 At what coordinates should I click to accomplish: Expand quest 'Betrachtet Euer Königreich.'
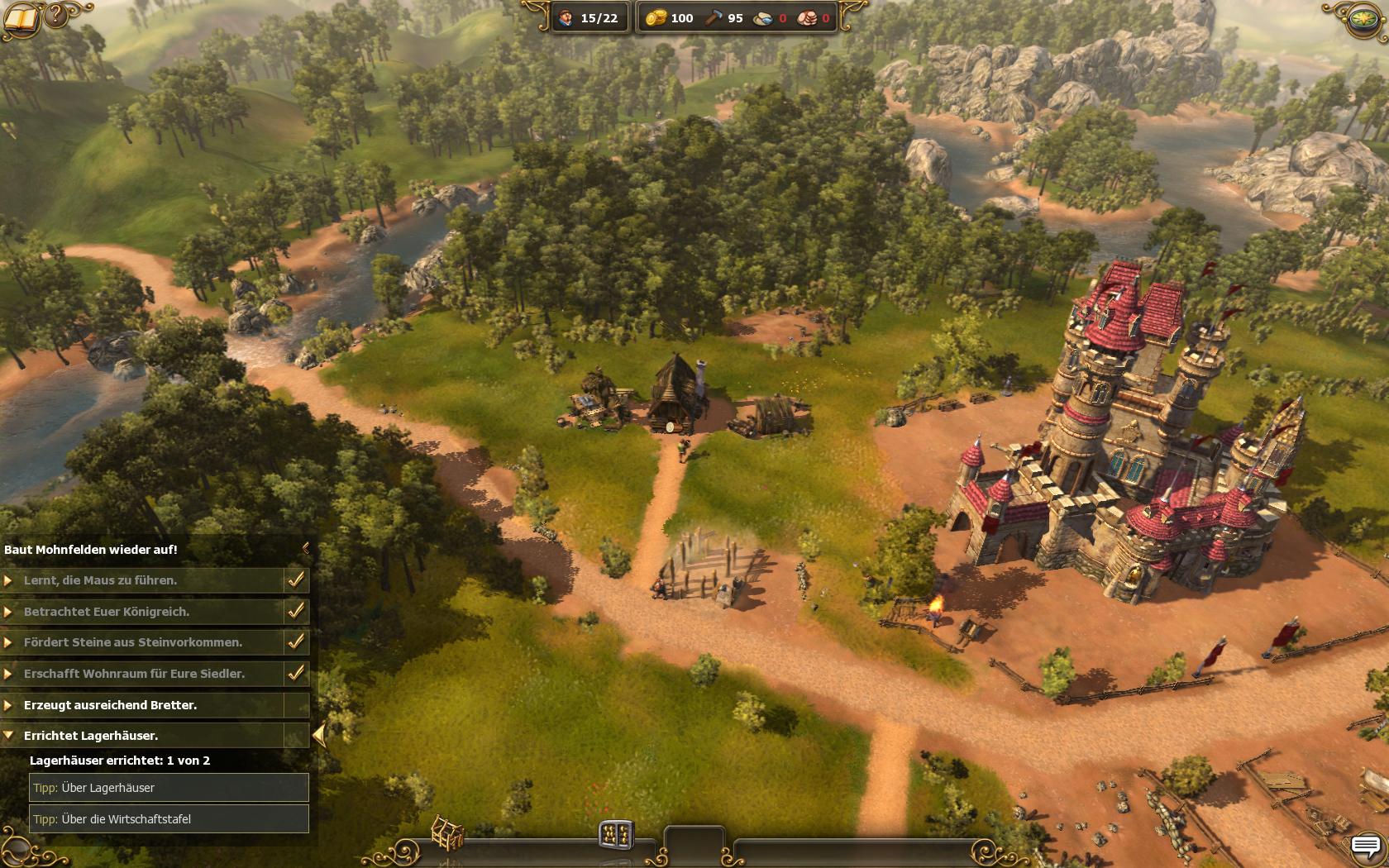point(9,612)
